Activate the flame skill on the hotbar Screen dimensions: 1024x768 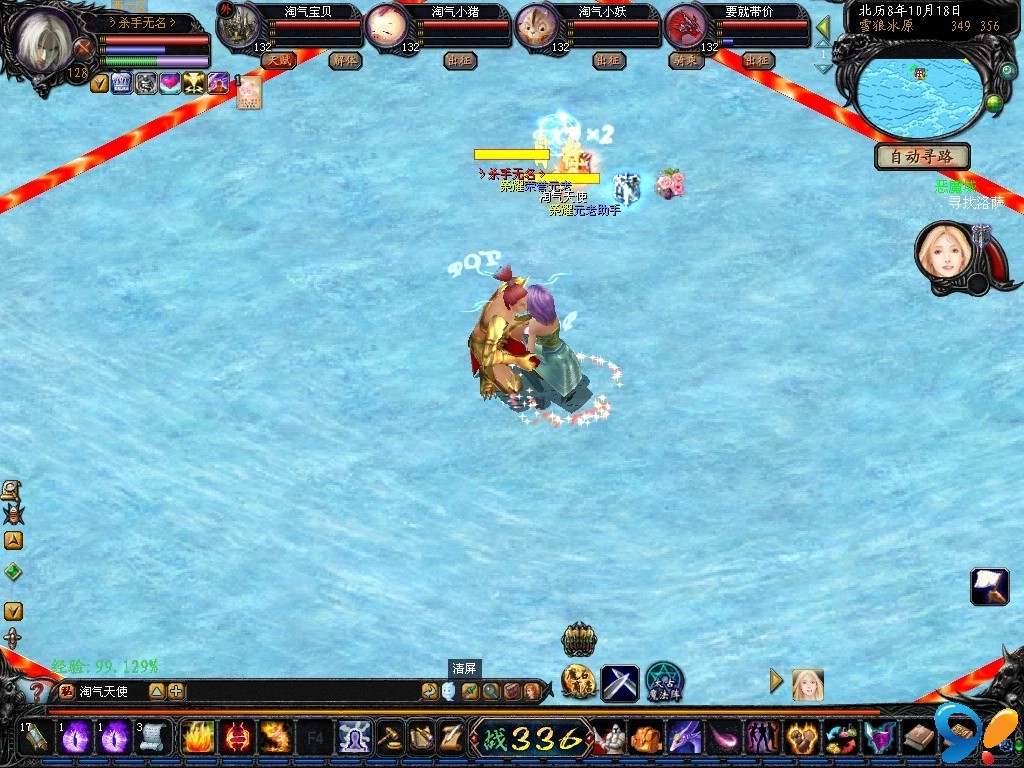pyautogui.click(x=196, y=738)
